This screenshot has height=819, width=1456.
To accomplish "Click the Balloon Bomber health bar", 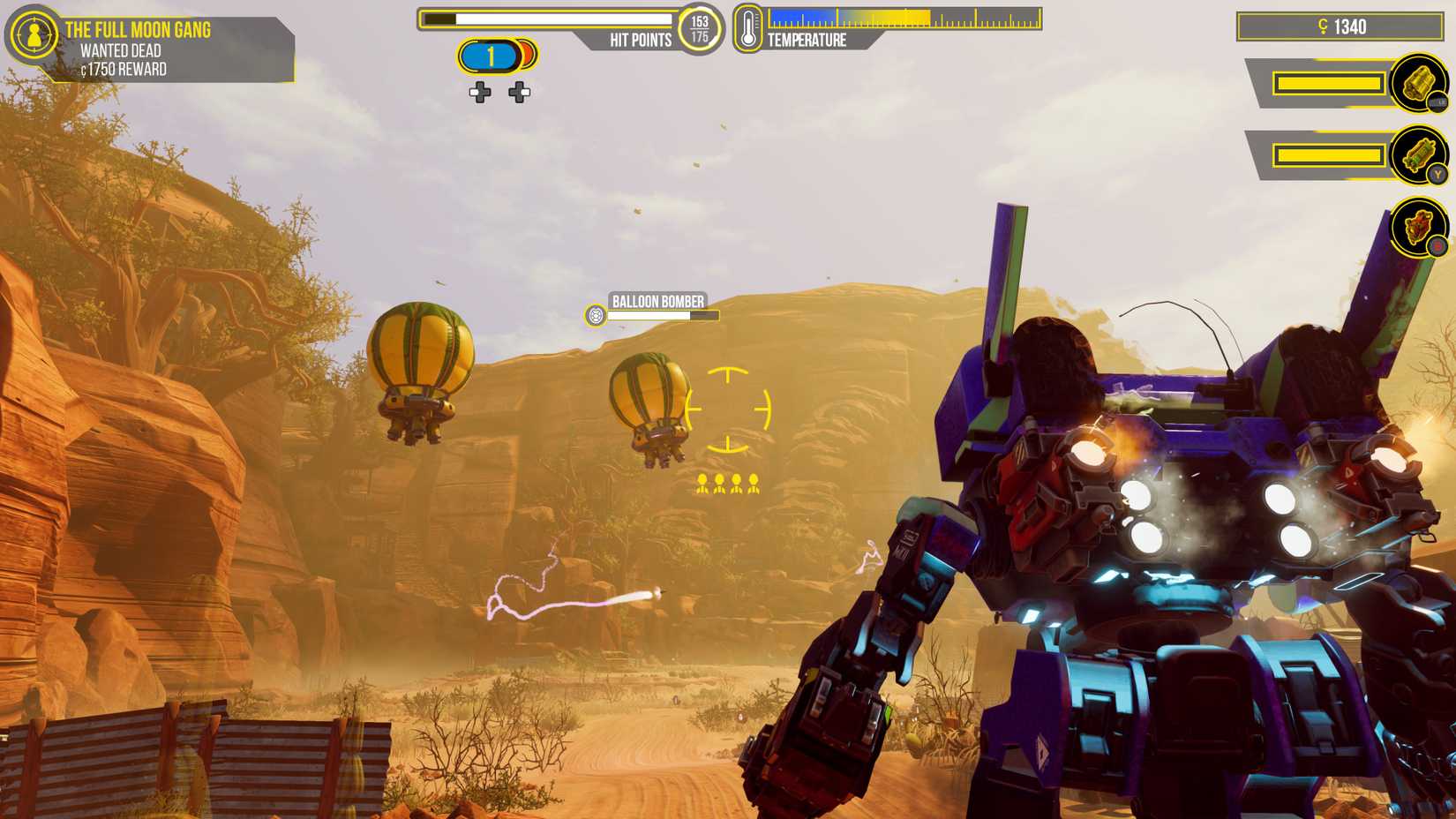I will (x=662, y=315).
